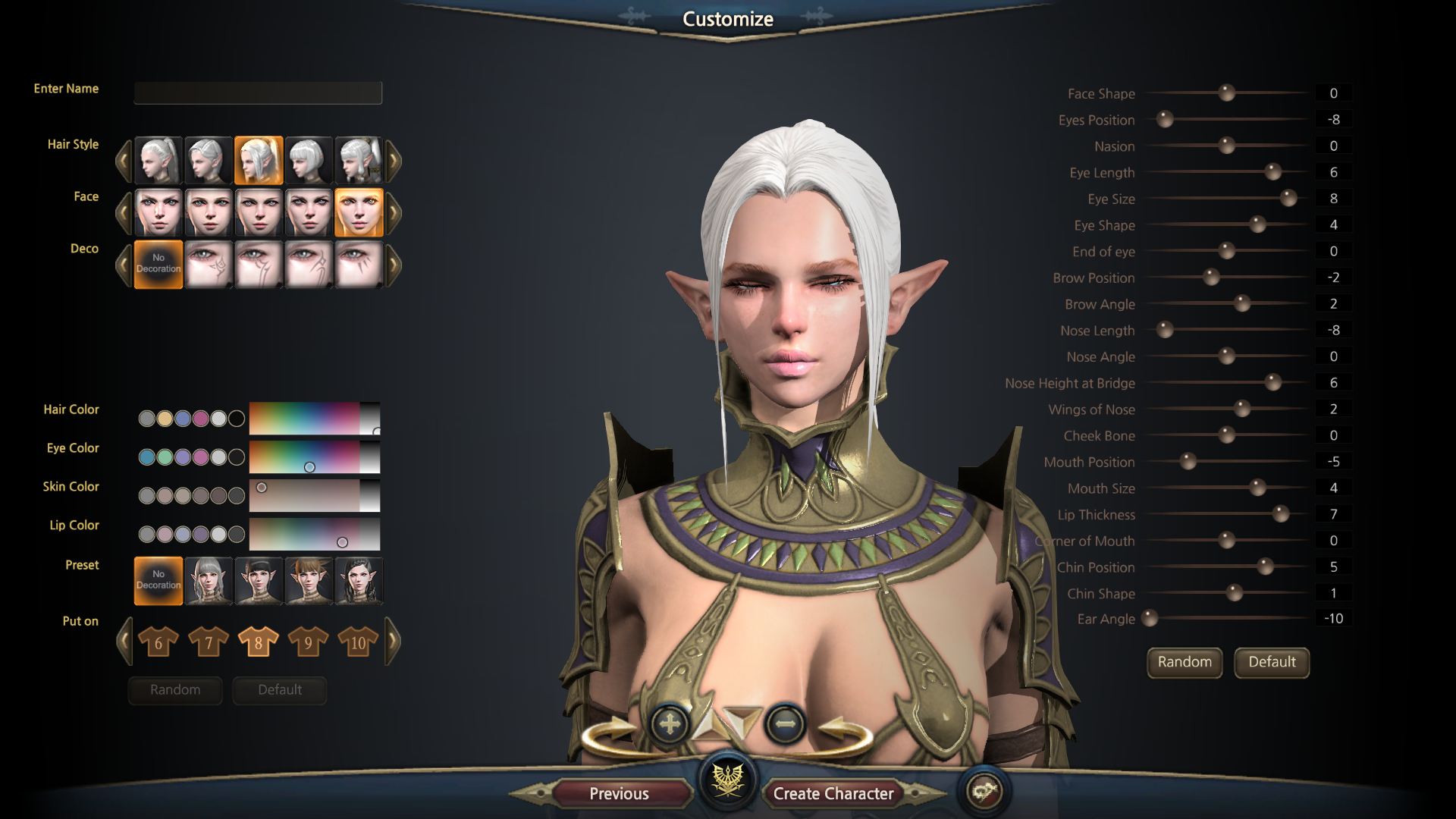Zoom out with the minus button
Image resolution: width=1456 pixels, height=819 pixels.
point(785,724)
